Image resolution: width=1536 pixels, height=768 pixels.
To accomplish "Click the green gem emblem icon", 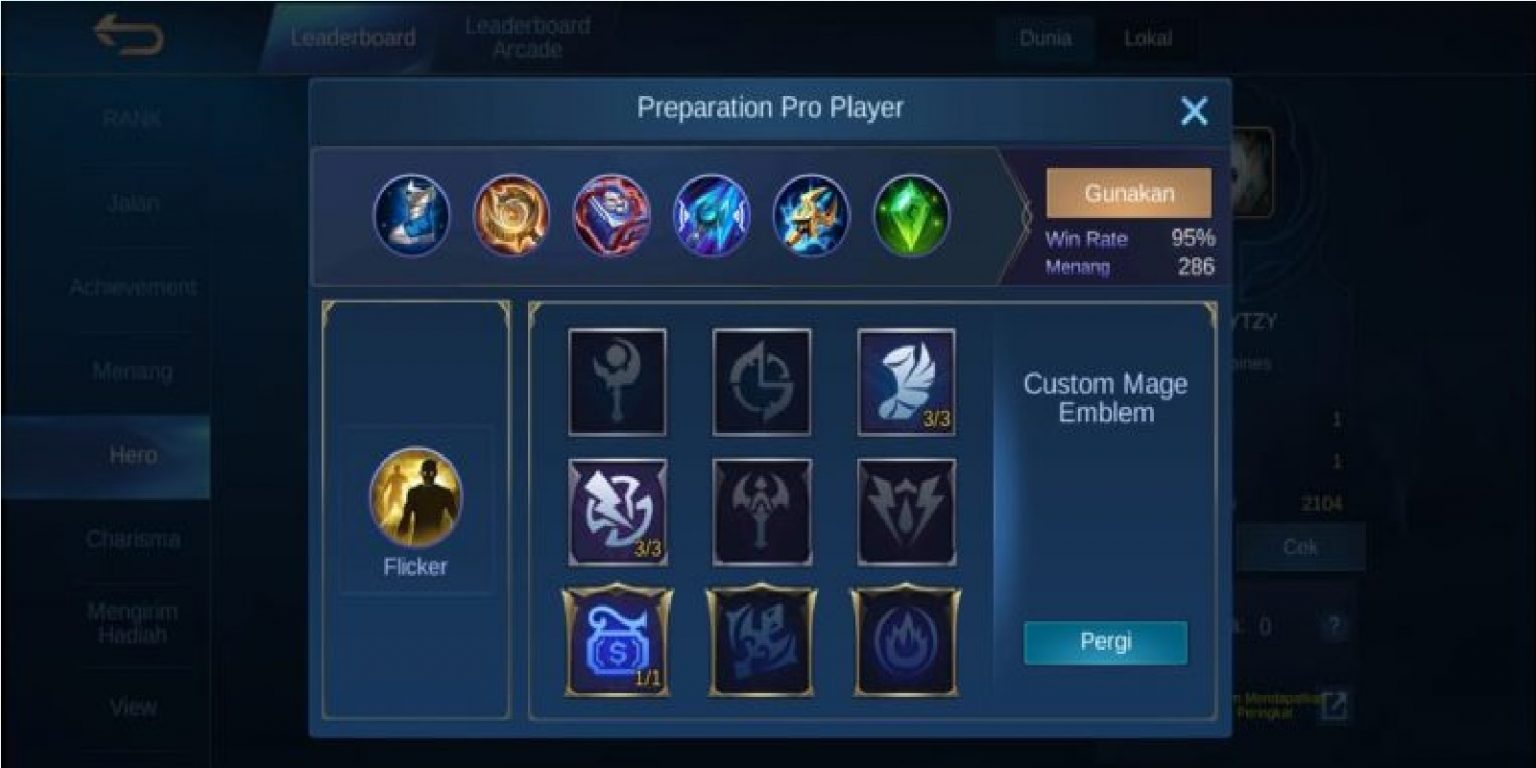I will tap(911, 216).
